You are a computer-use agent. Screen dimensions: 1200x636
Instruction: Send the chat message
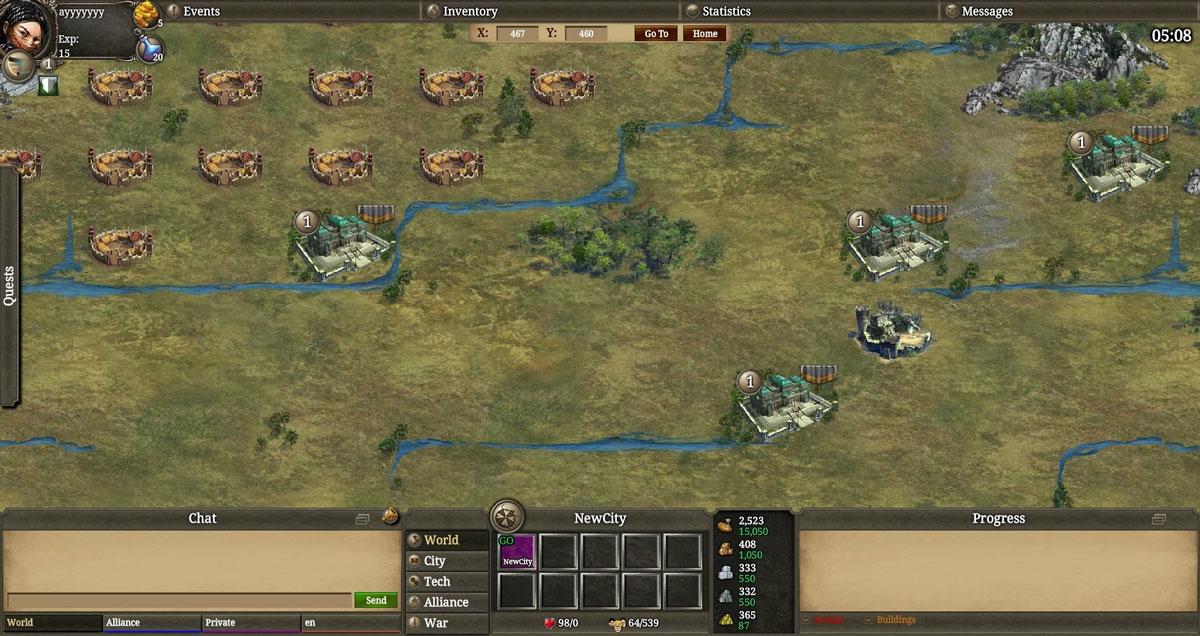tap(376, 600)
